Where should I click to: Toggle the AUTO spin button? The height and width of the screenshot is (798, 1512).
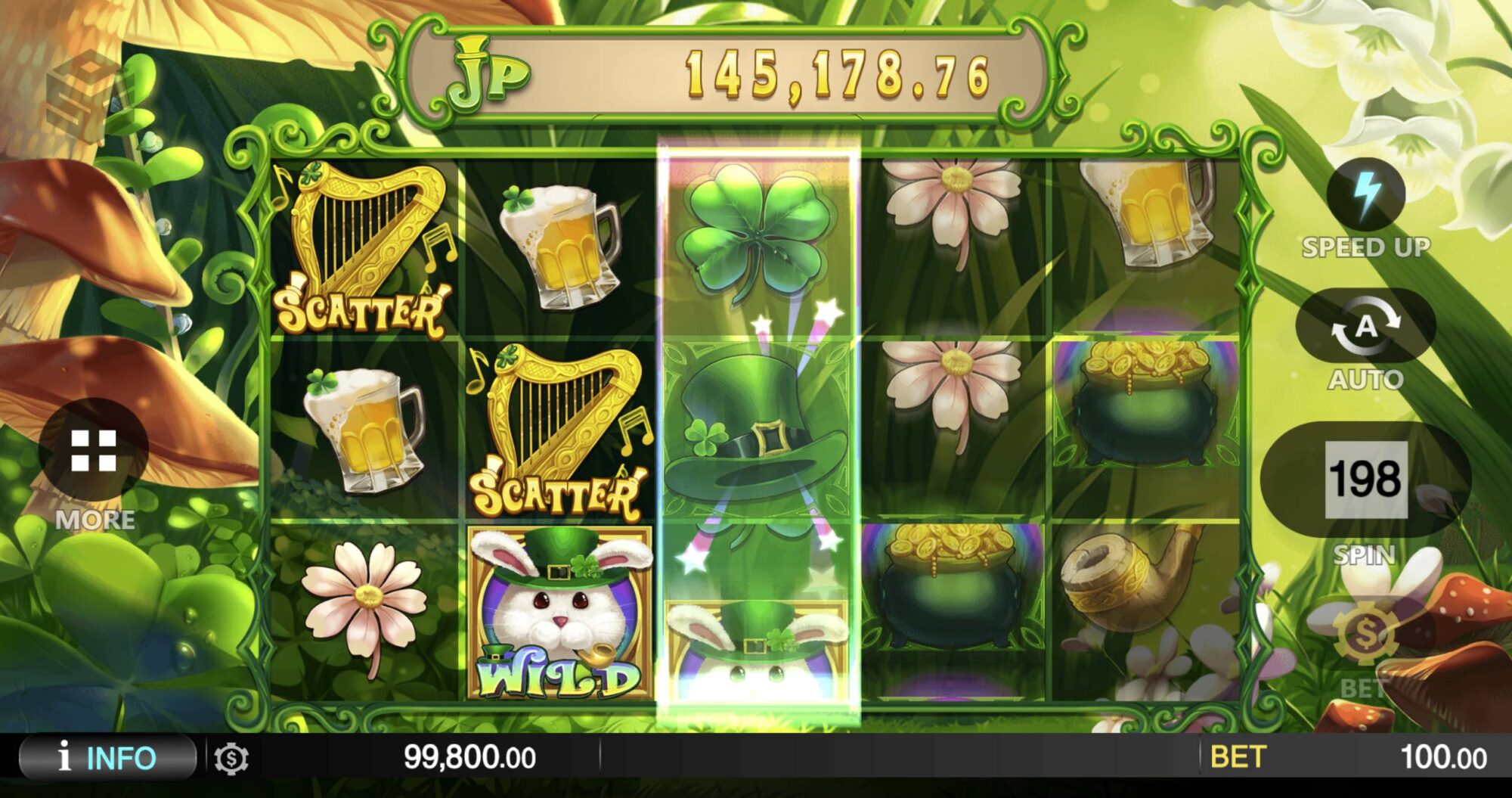1365,327
